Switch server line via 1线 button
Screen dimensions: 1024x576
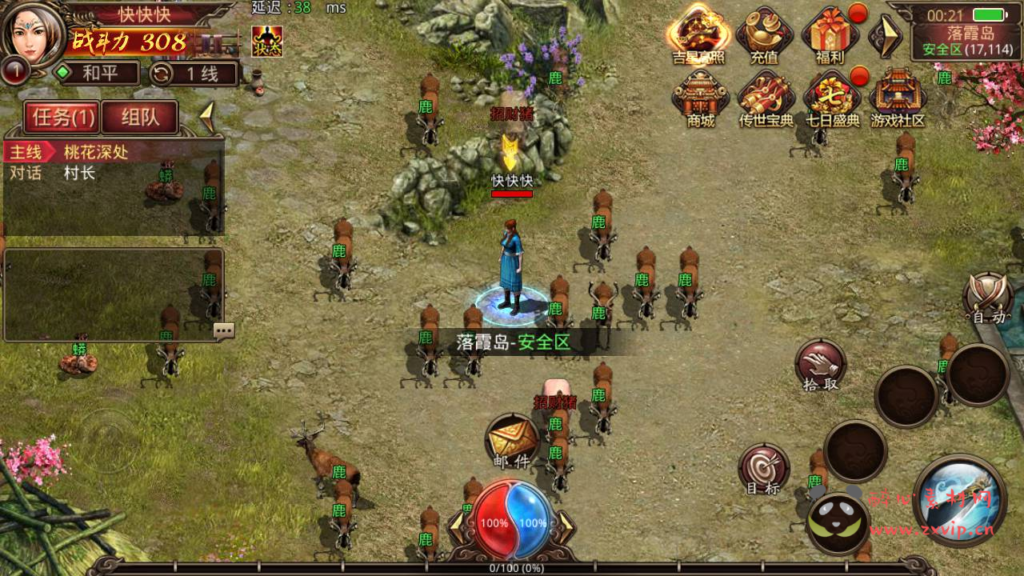192,73
